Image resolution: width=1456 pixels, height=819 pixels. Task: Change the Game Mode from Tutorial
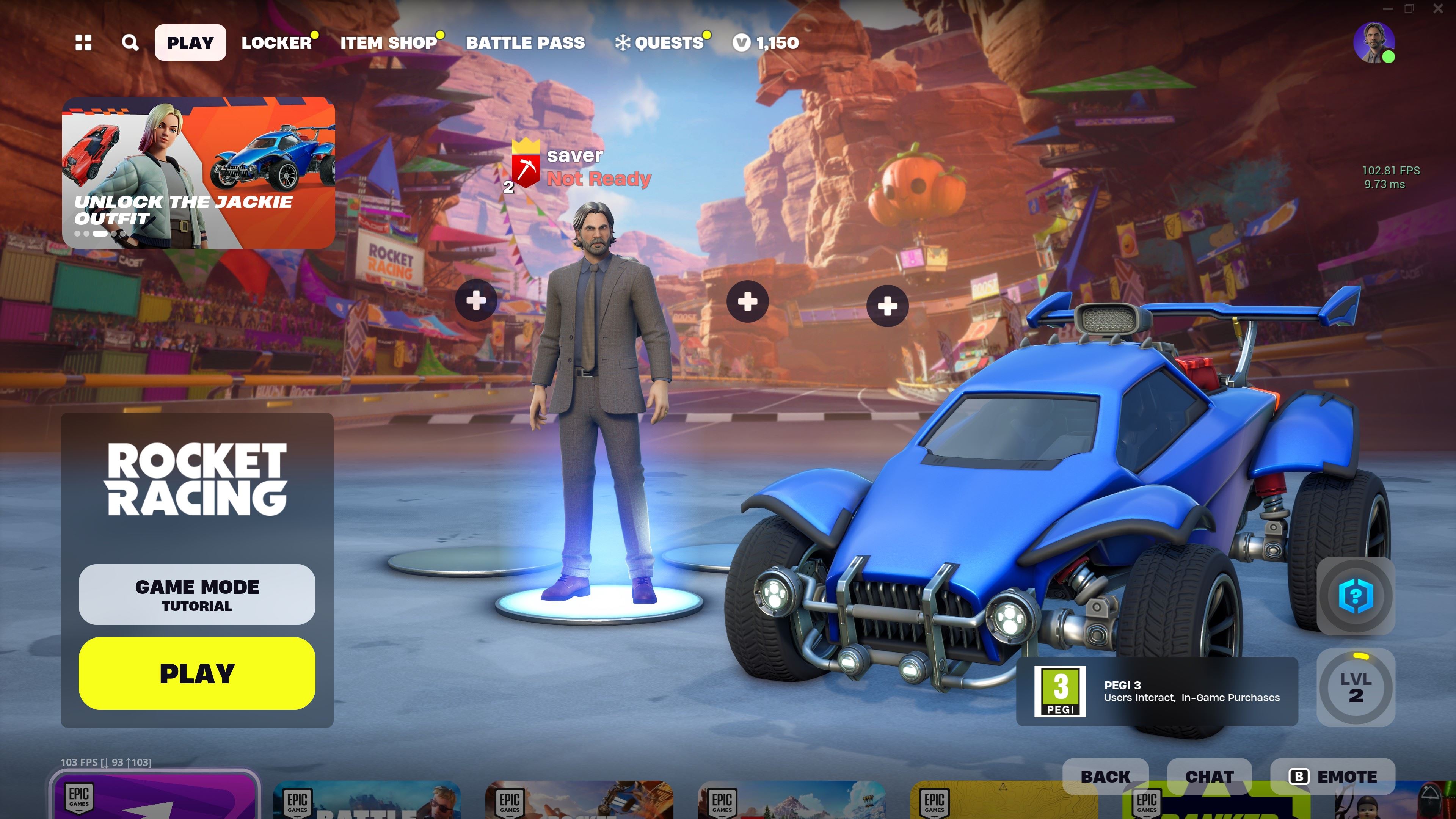(x=197, y=594)
